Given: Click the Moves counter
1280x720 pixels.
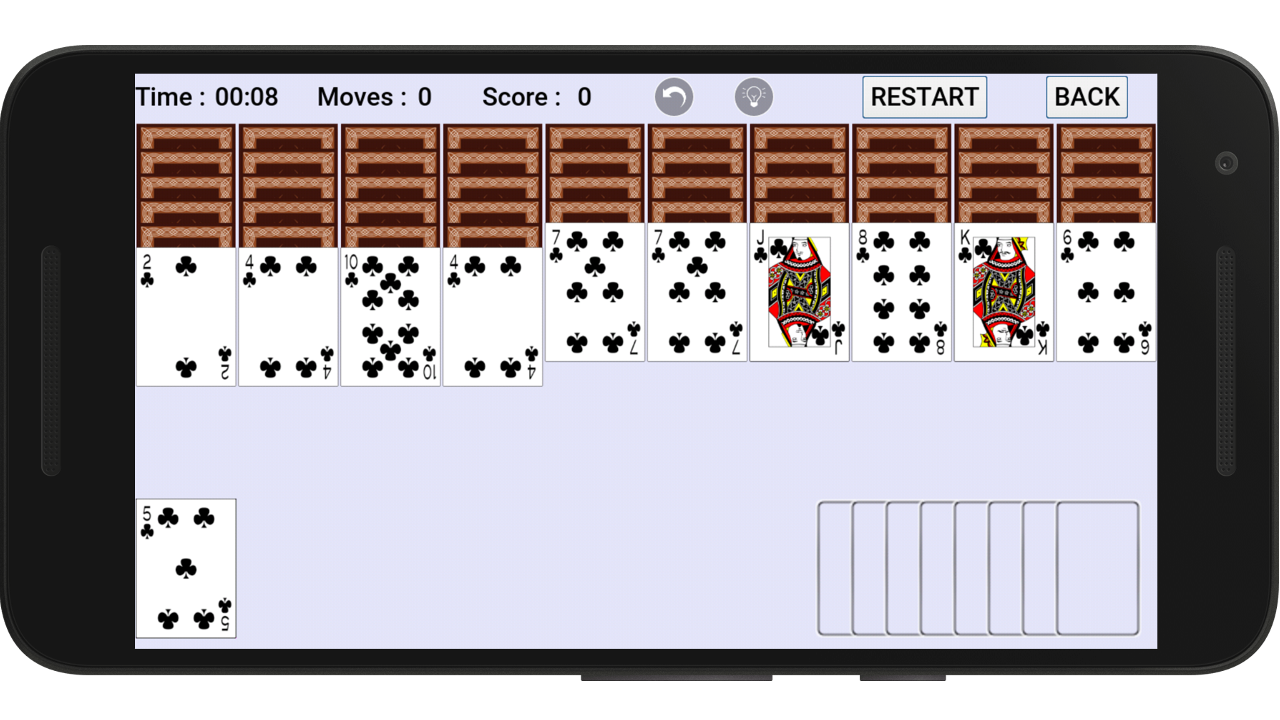Looking at the screenshot, I should click(x=374, y=97).
